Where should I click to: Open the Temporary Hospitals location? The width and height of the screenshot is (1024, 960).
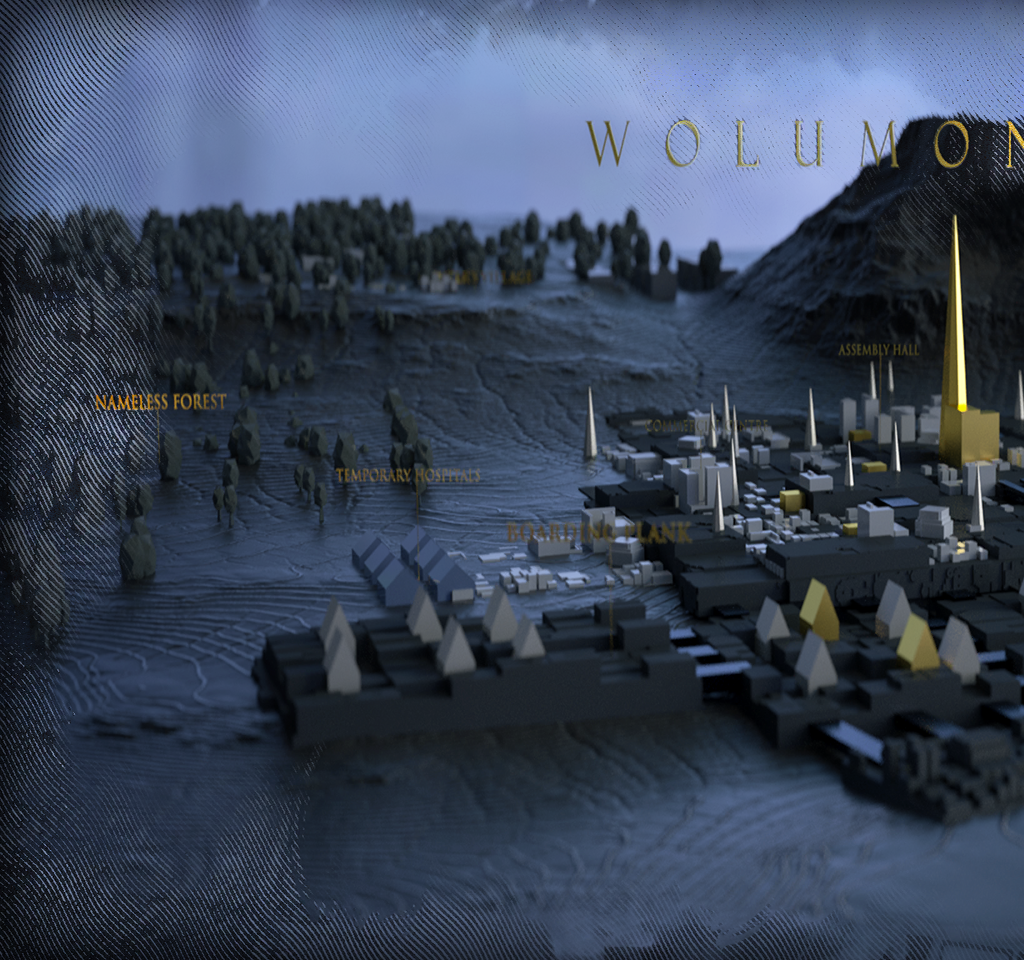(408, 475)
